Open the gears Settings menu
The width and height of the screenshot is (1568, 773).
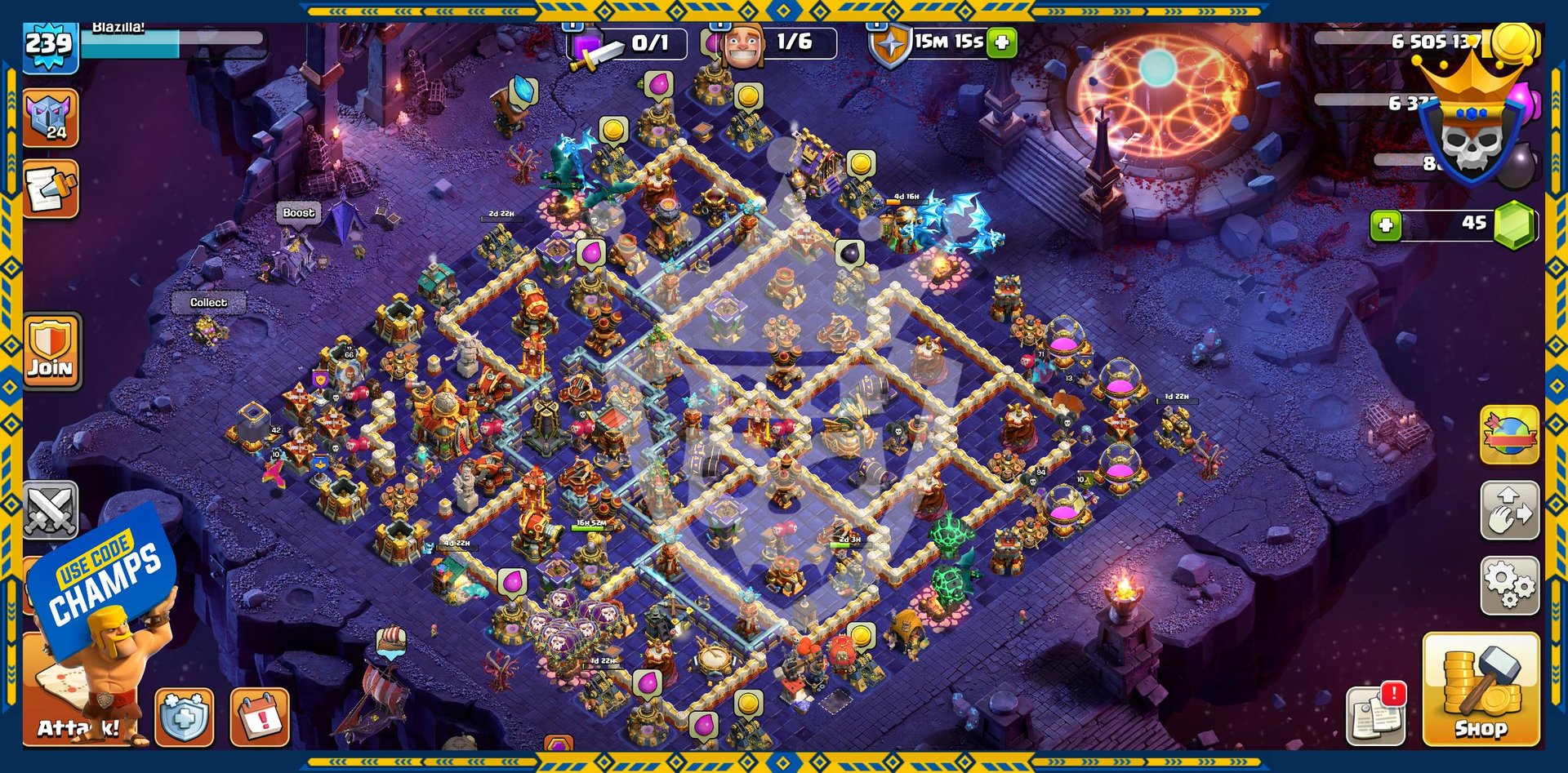[x=1509, y=585]
